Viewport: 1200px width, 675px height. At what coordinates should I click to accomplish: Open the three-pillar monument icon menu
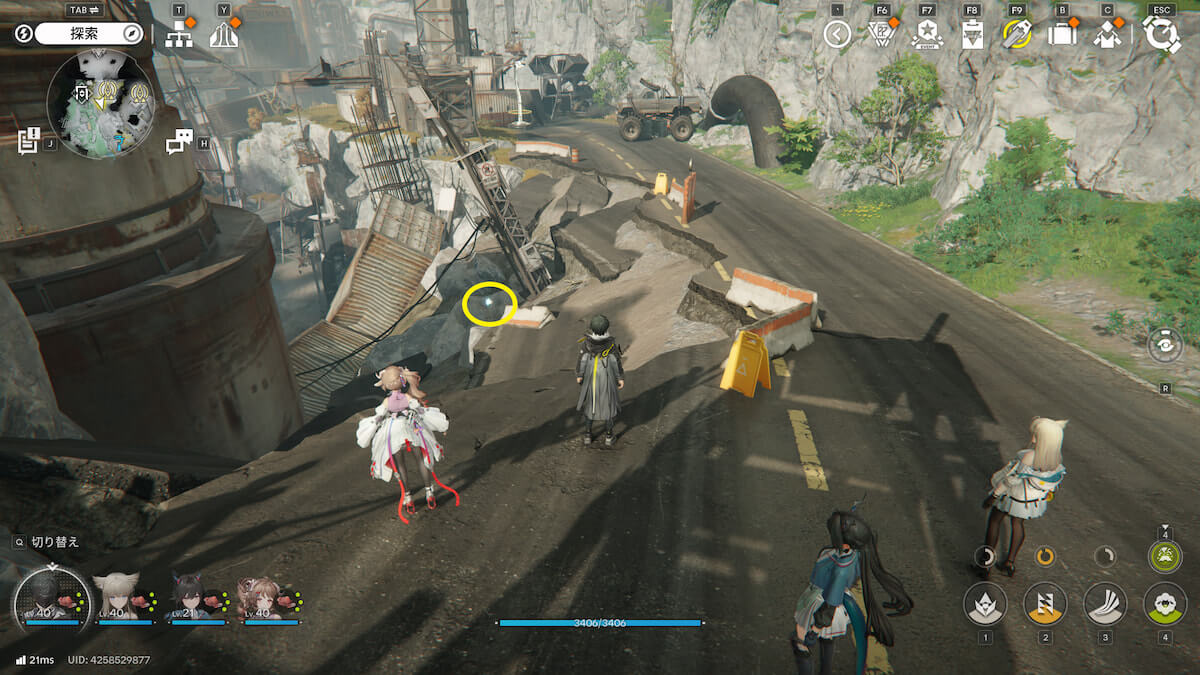pos(223,35)
